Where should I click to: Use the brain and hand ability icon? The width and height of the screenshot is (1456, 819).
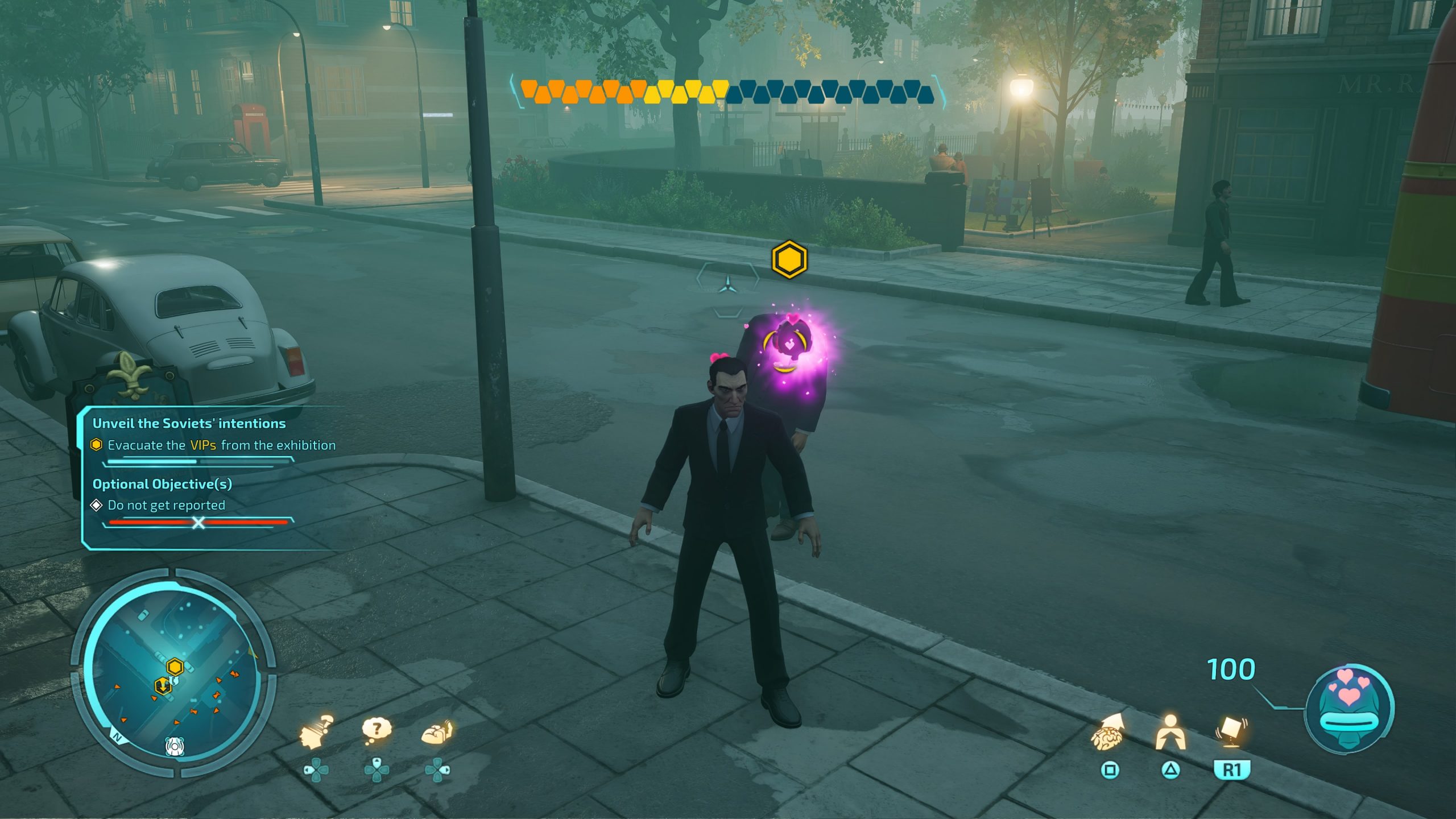(437, 733)
